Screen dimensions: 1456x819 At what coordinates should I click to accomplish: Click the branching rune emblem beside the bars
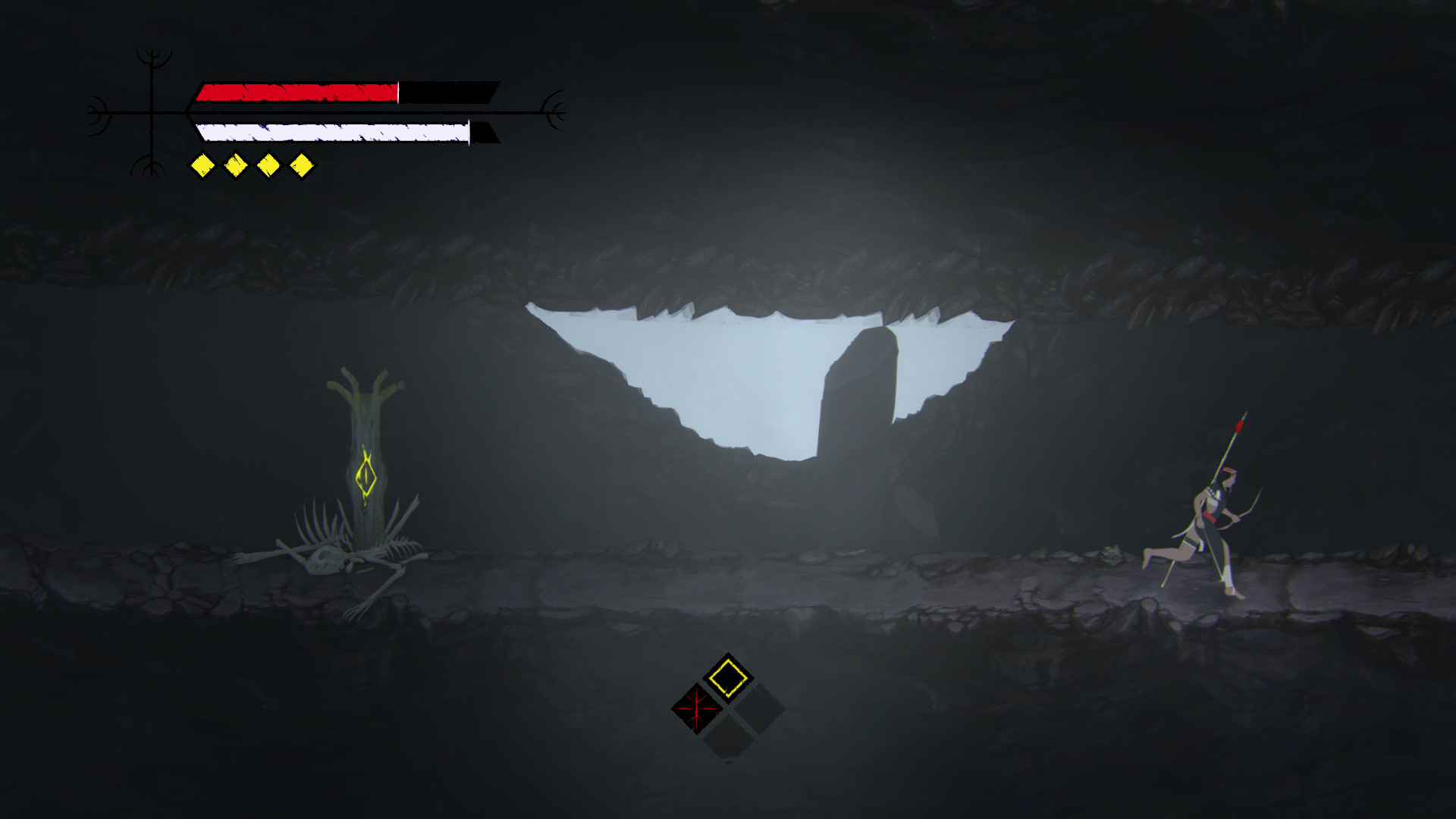152,114
